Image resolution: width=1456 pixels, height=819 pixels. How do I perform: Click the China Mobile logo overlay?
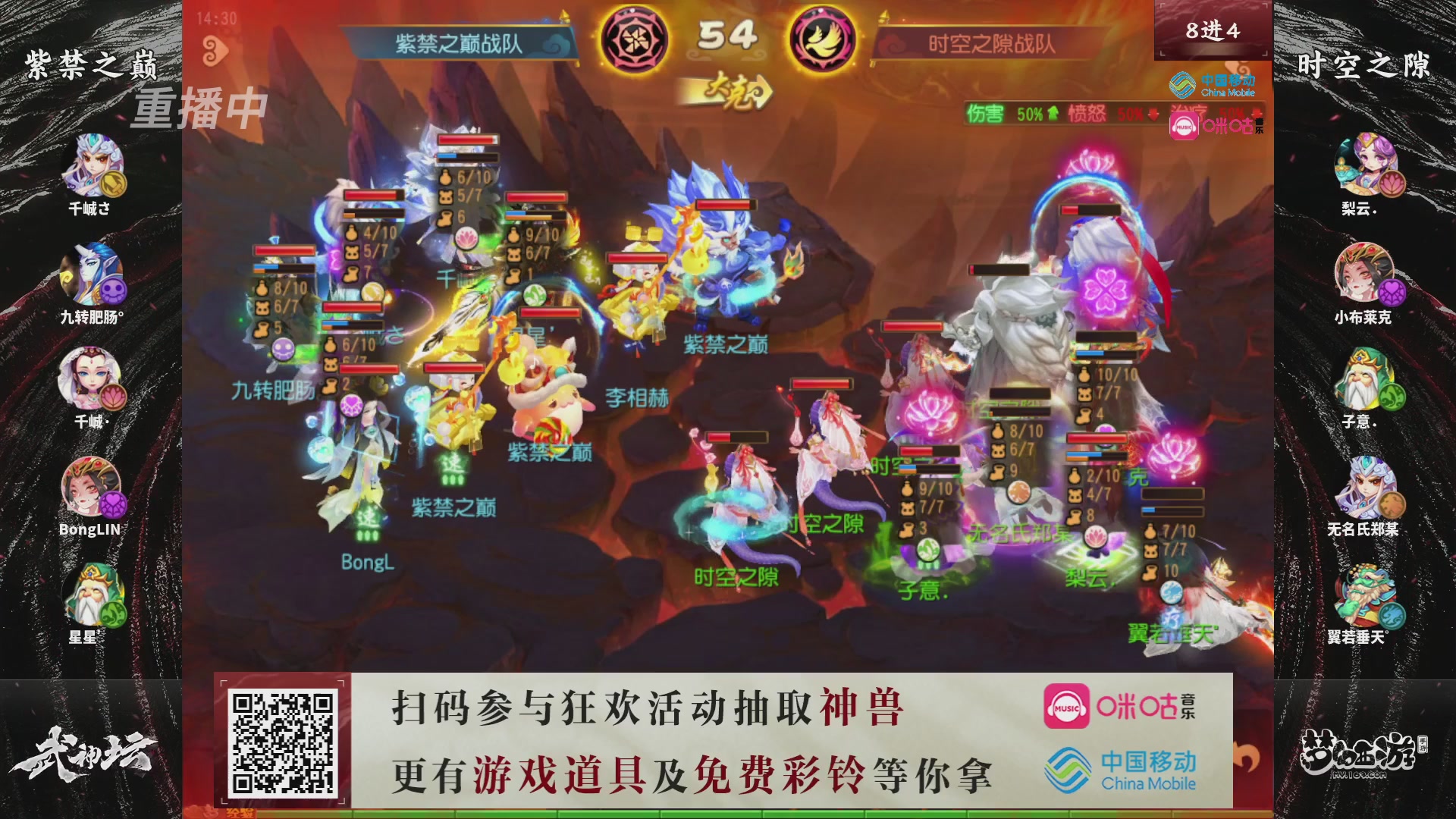click(x=1211, y=85)
